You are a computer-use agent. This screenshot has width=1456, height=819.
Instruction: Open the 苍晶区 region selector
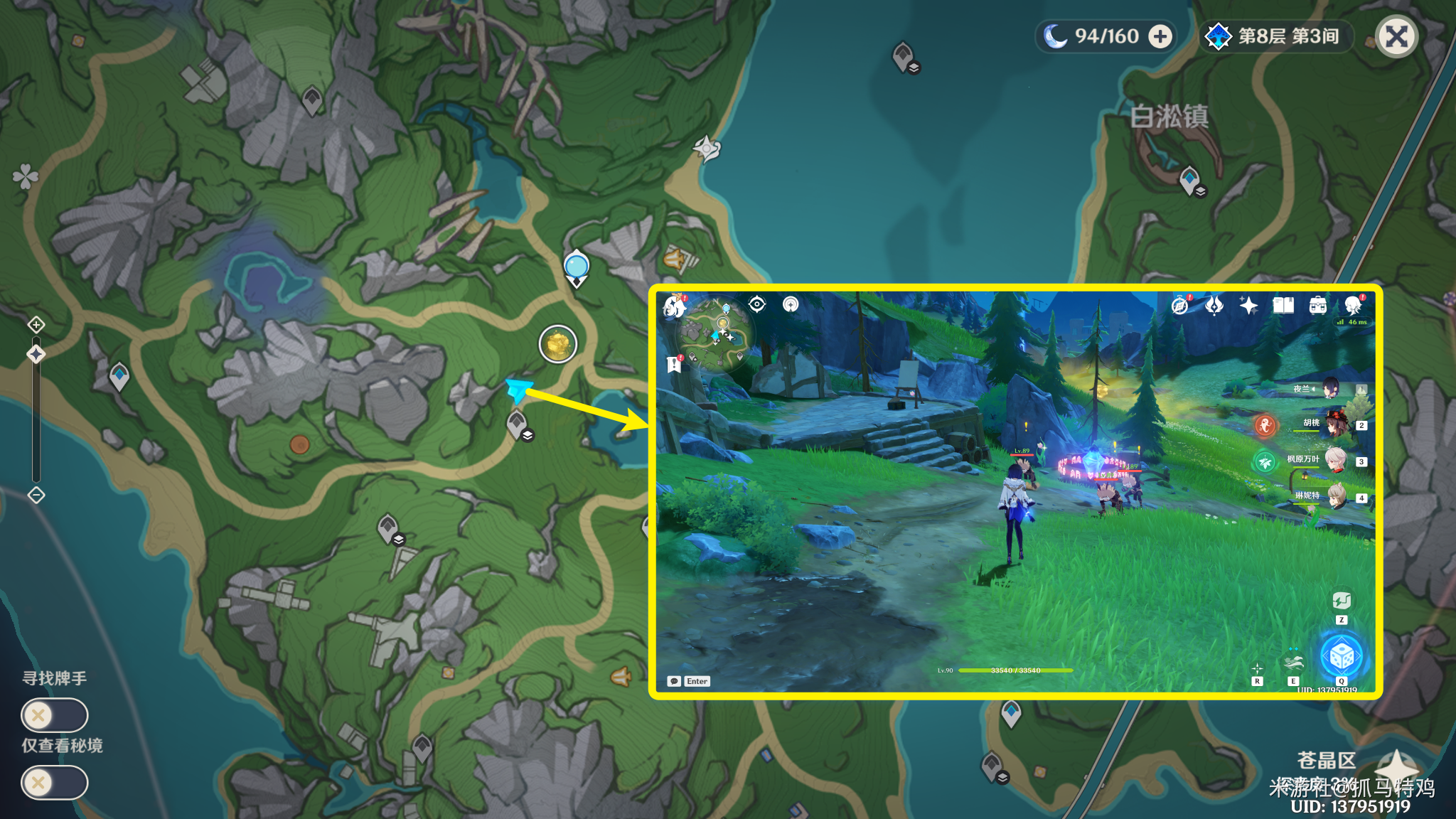pyautogui.click(x=1326, y=760)
